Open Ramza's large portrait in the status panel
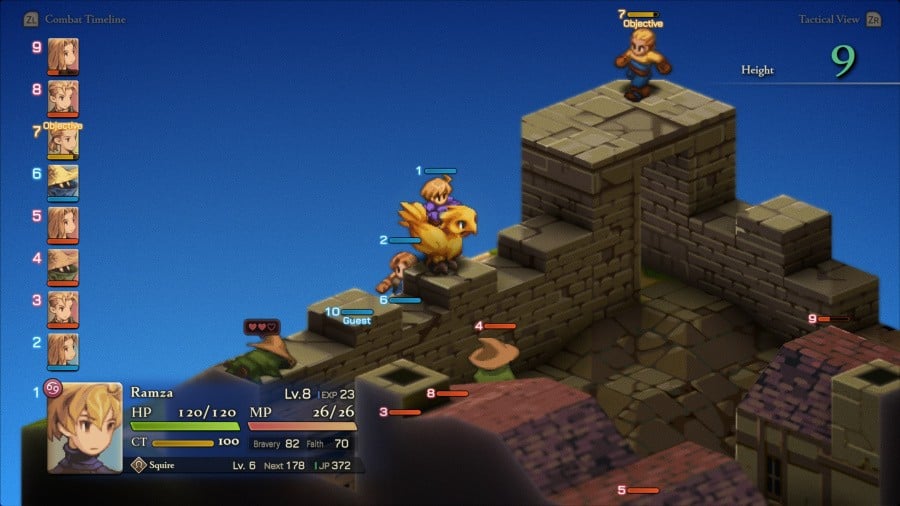Image resolution: width=900 pixels, height=506 pixels. click(84, 427)
